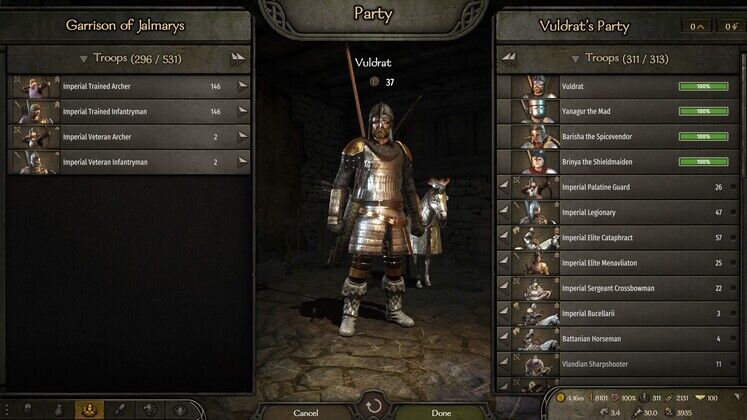Viewport: 747px width, 420px height.
Task: Open the upgradable troops counter button
Action: (697, 26)
